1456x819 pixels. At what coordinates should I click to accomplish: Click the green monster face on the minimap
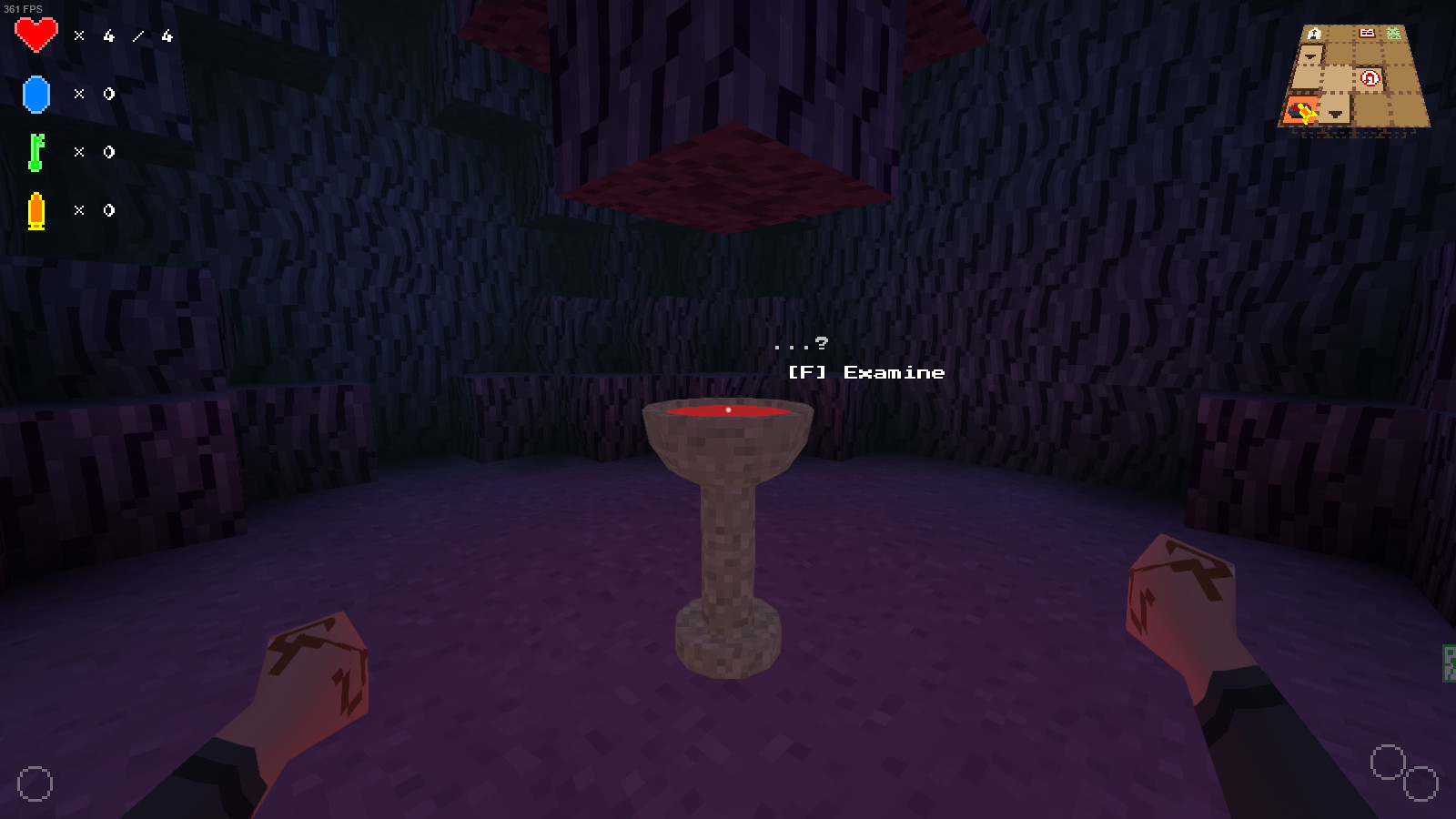point(1393,33)
